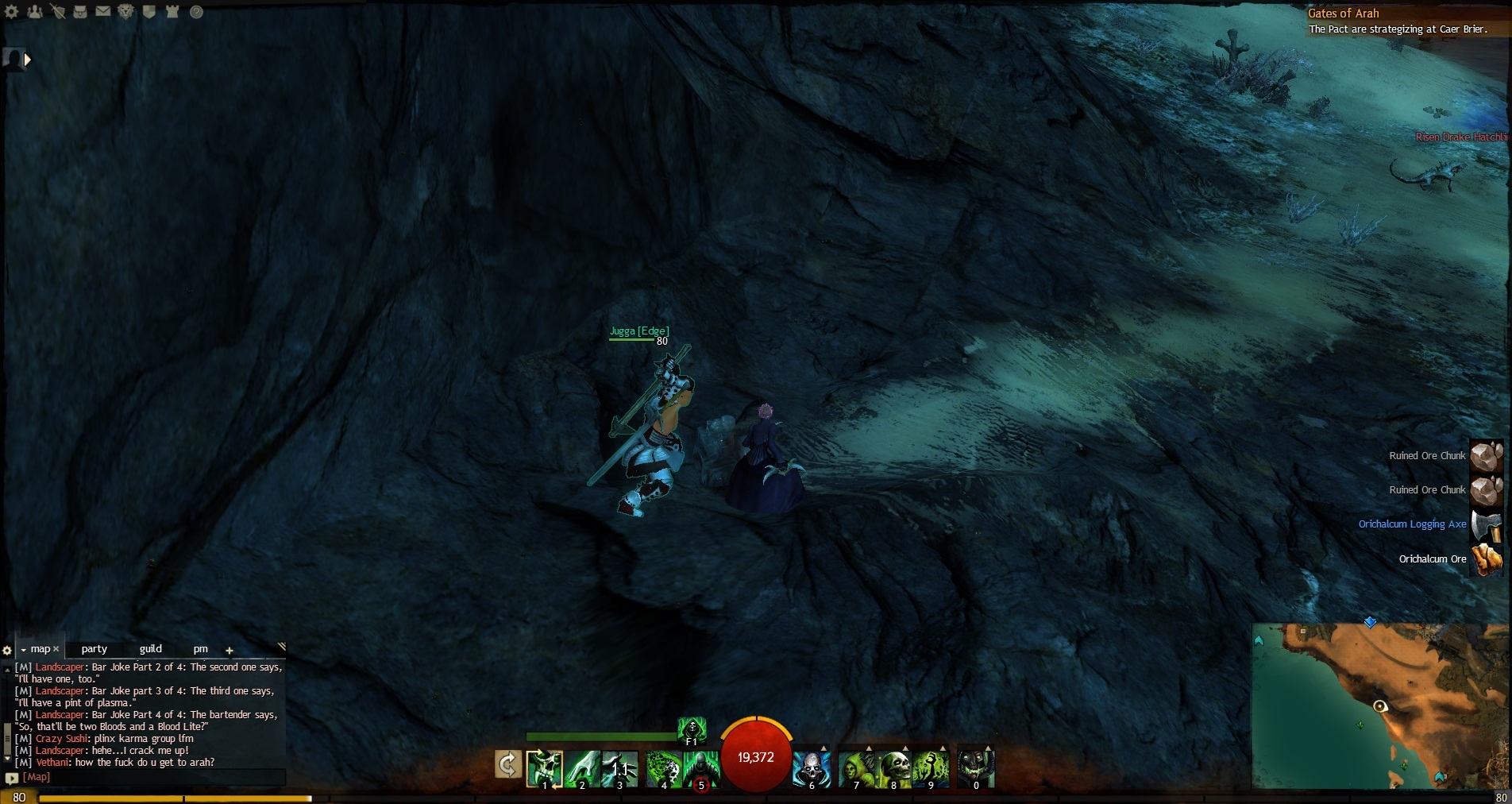Open the pm chat tab
The width and height of the screenshot is (1512, 804).
[x=200, y=649]
